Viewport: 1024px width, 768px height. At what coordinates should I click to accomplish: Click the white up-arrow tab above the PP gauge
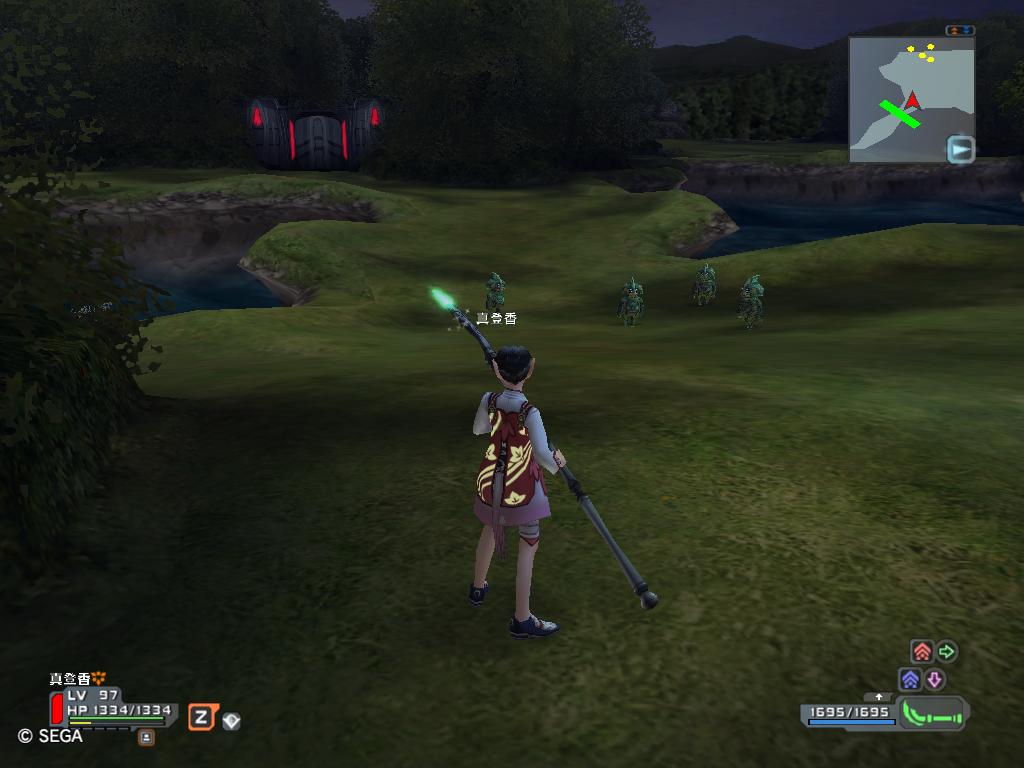pos(879,696)
